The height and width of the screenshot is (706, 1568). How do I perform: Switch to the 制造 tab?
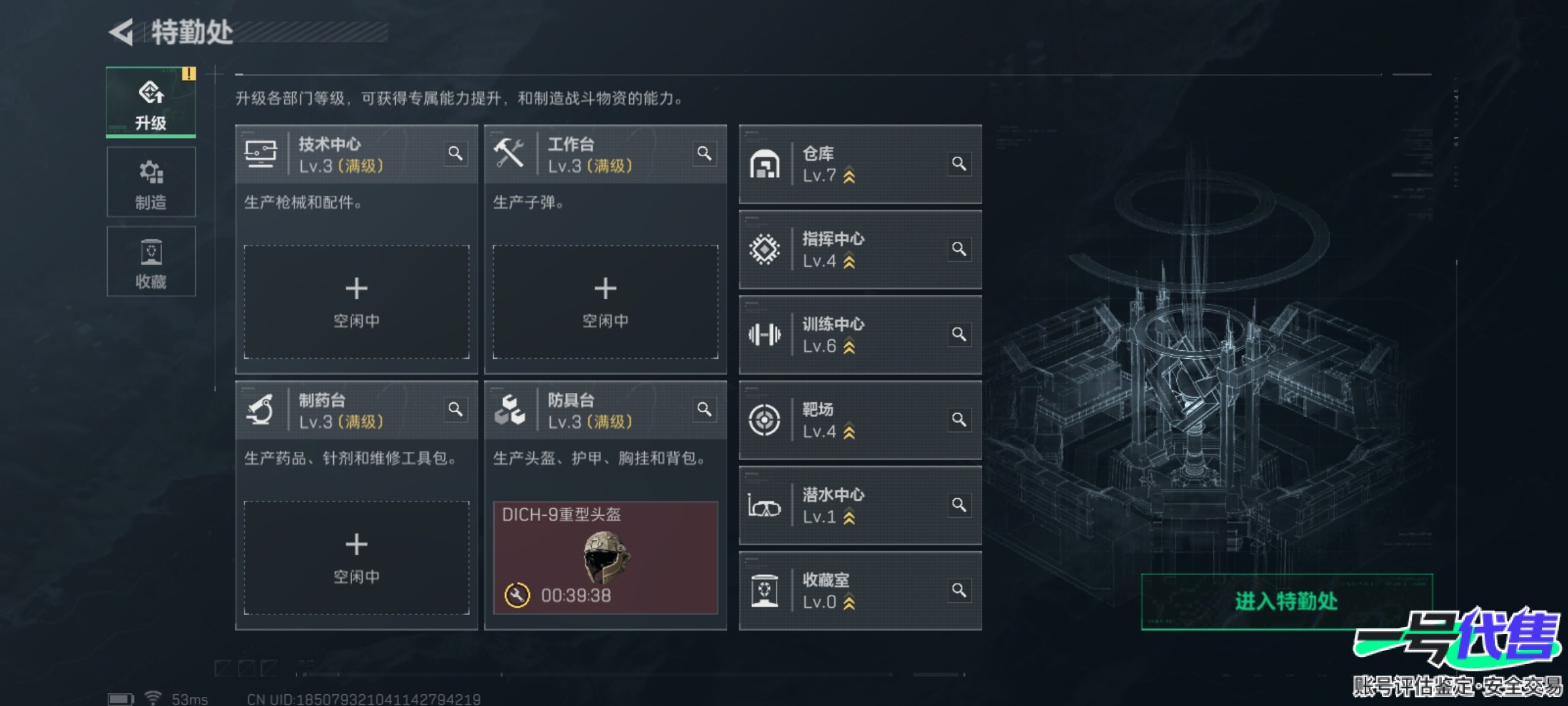point(151,183)
